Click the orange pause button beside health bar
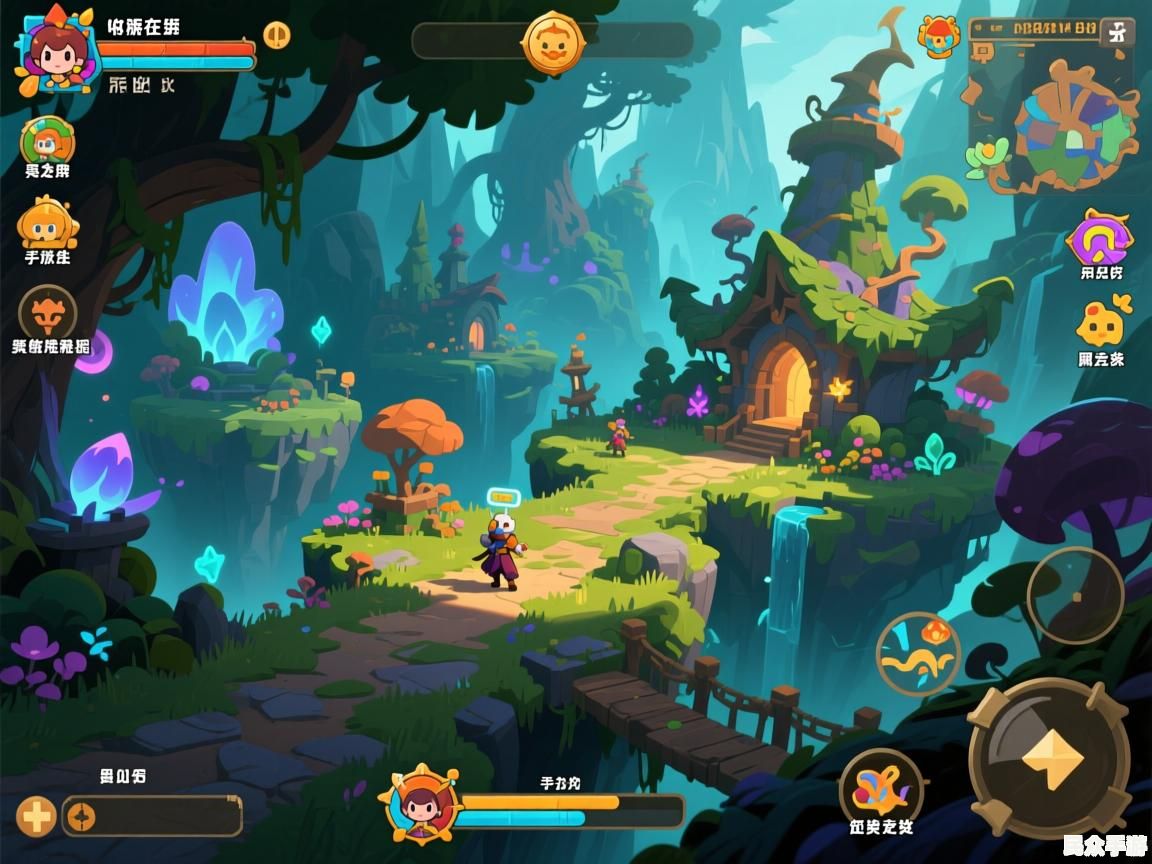The image size is (1152, 864). (277, 35)
